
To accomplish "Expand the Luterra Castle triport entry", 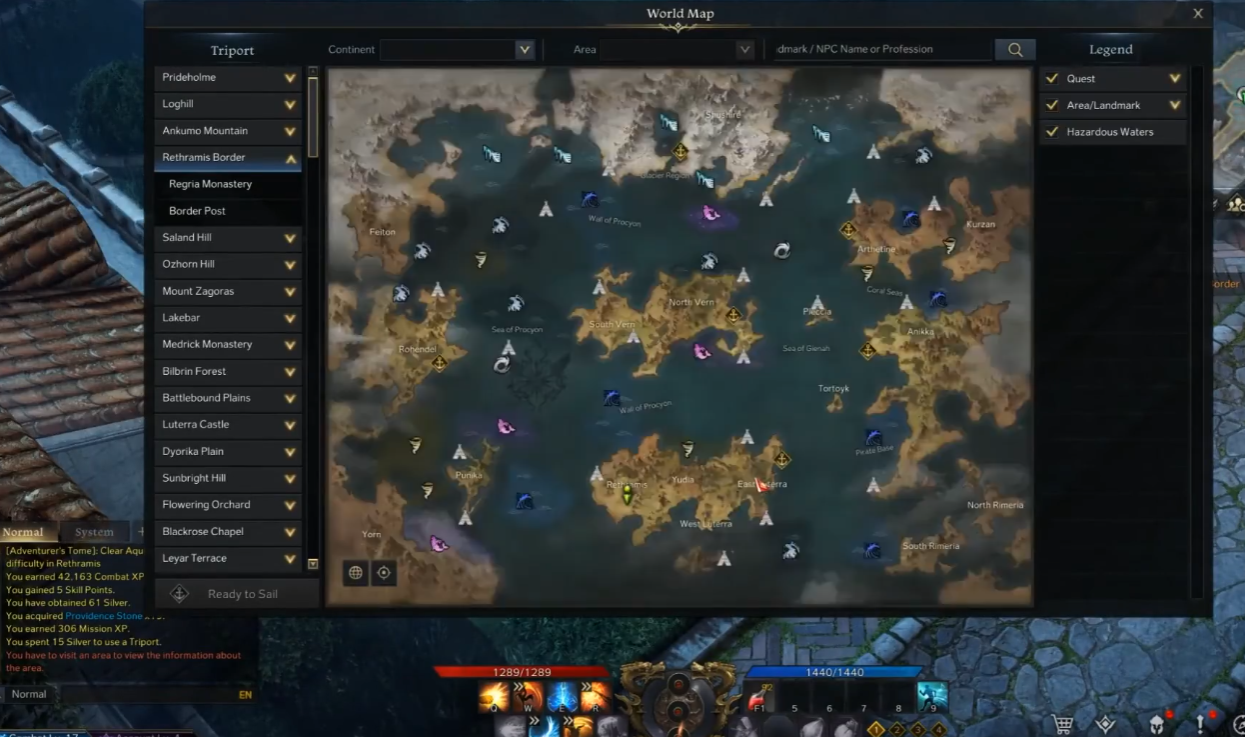I will point(290,425).
